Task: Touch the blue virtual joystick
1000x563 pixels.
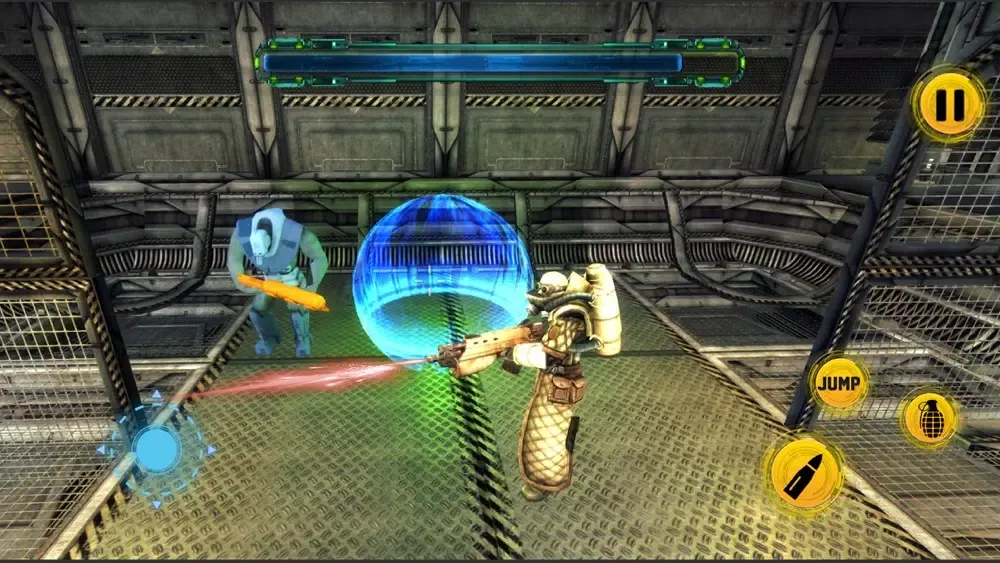Action: click(x=157, y=450)
